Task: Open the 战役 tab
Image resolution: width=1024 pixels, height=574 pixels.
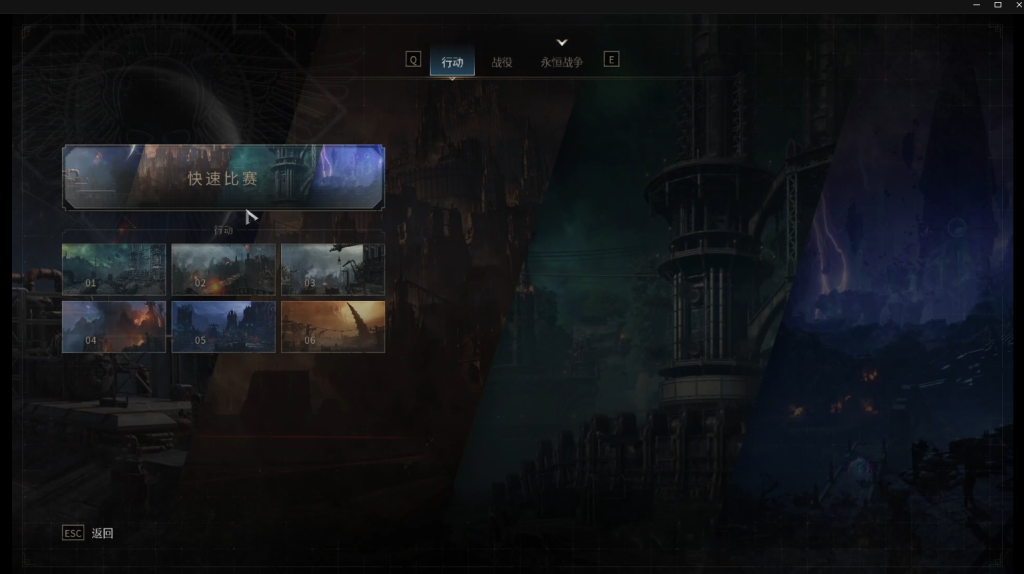Action: (x=502, y=62)
